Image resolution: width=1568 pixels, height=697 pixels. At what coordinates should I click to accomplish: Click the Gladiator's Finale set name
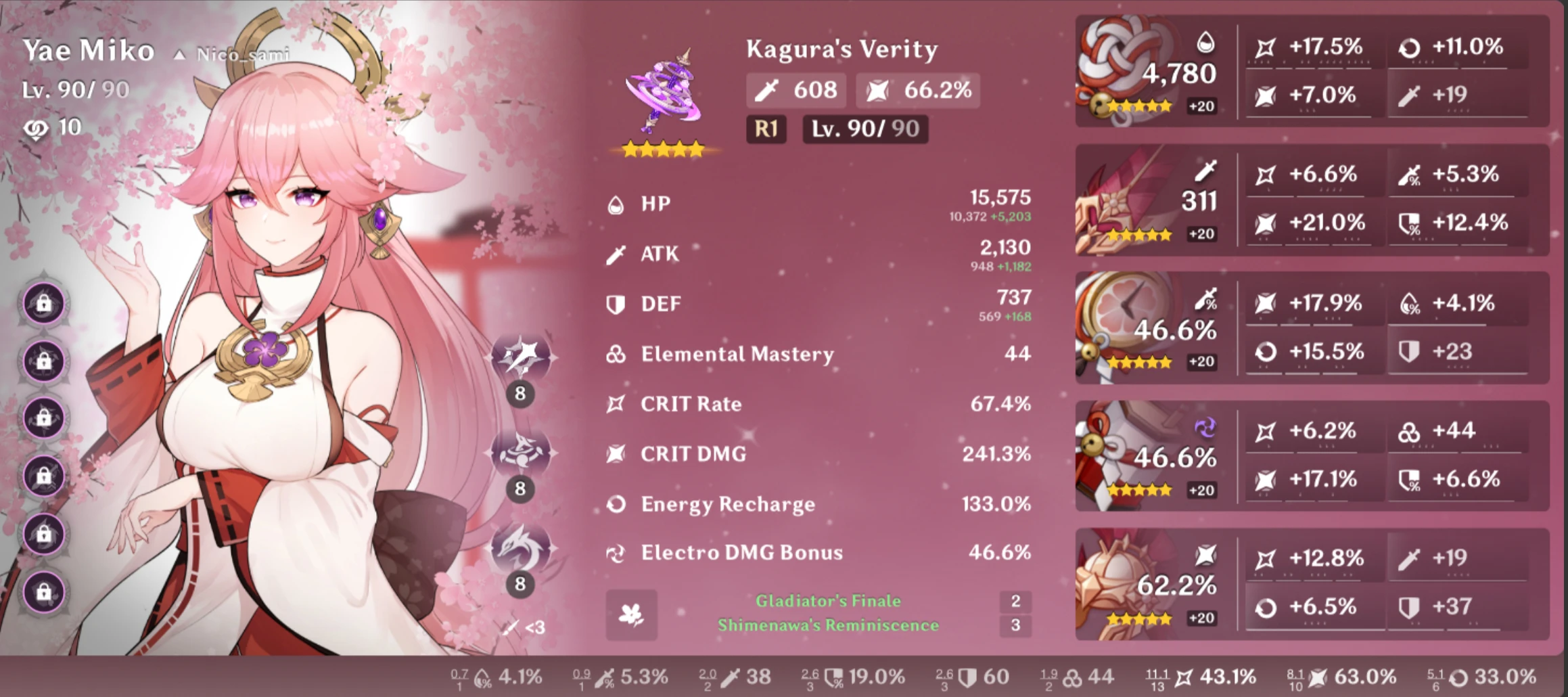pos(827,600)
